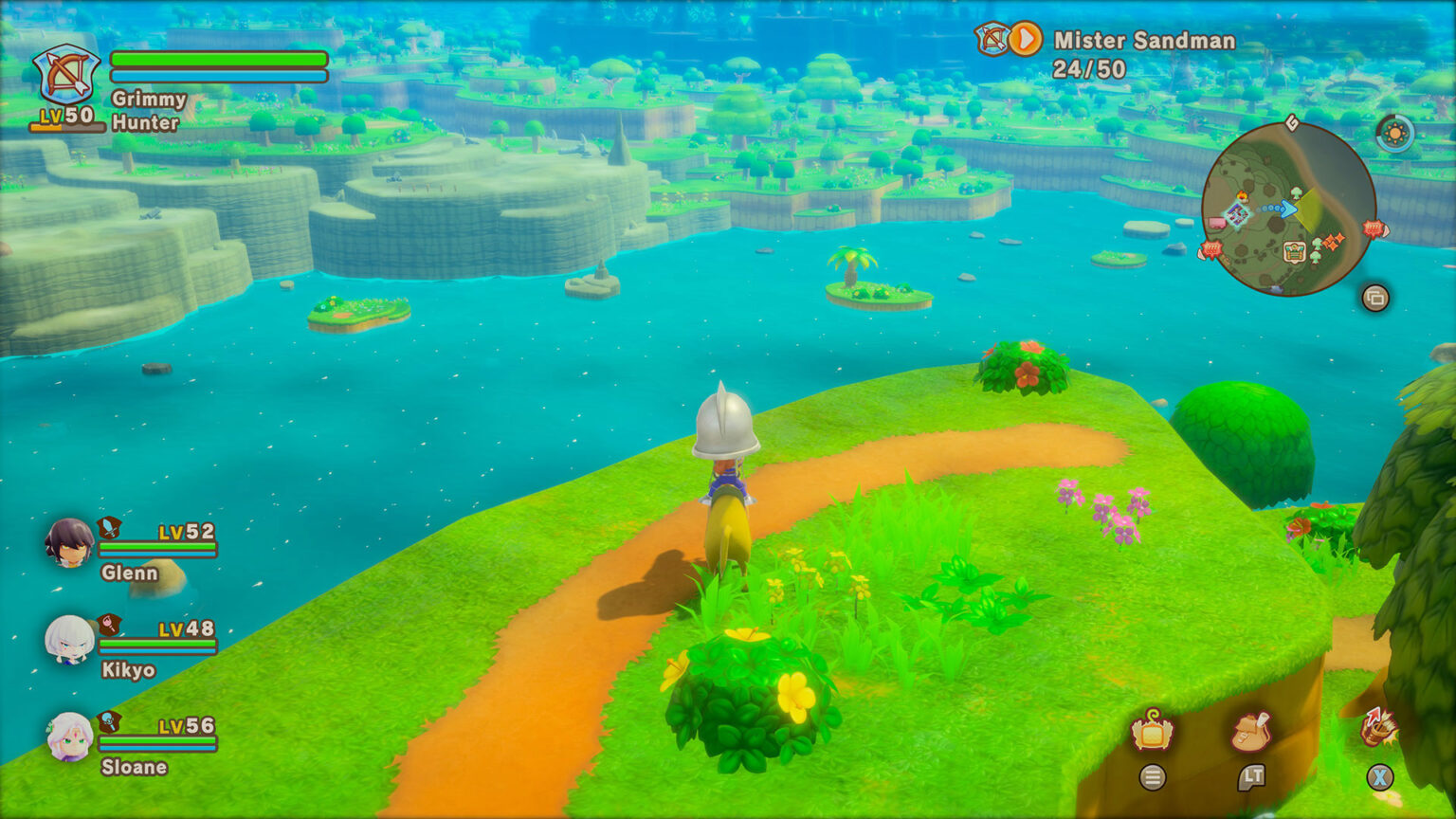The image size is (1456, 819).
Task: Select party member Glenn's portrait
Action: (x=70, y=543)
